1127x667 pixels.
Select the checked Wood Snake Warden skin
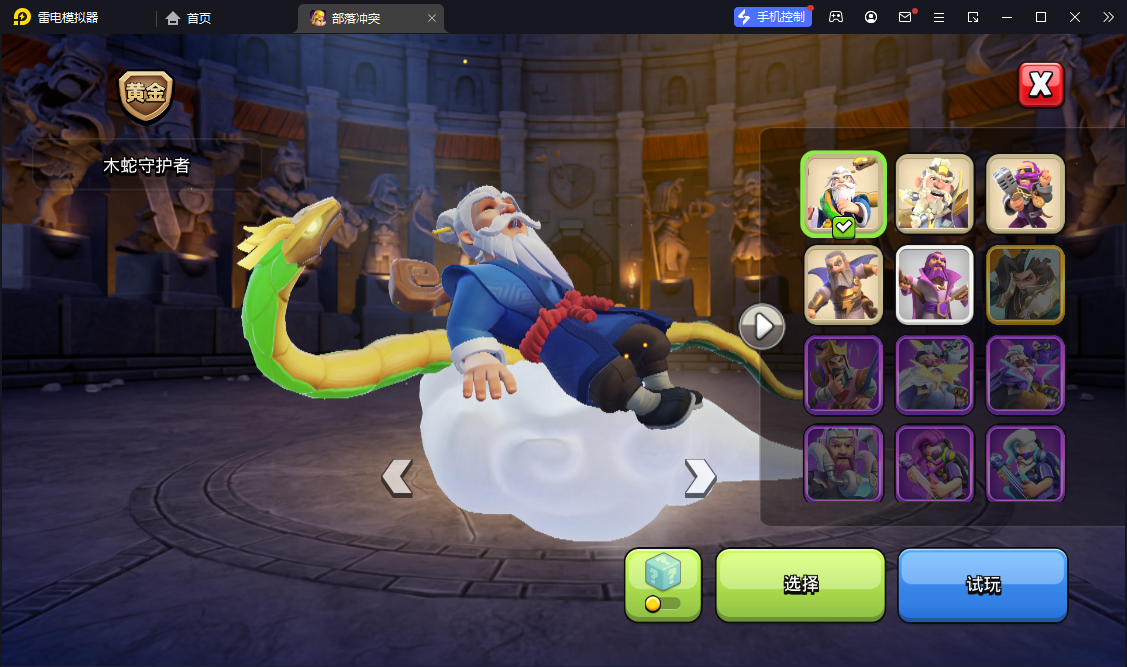click(843, 194)
